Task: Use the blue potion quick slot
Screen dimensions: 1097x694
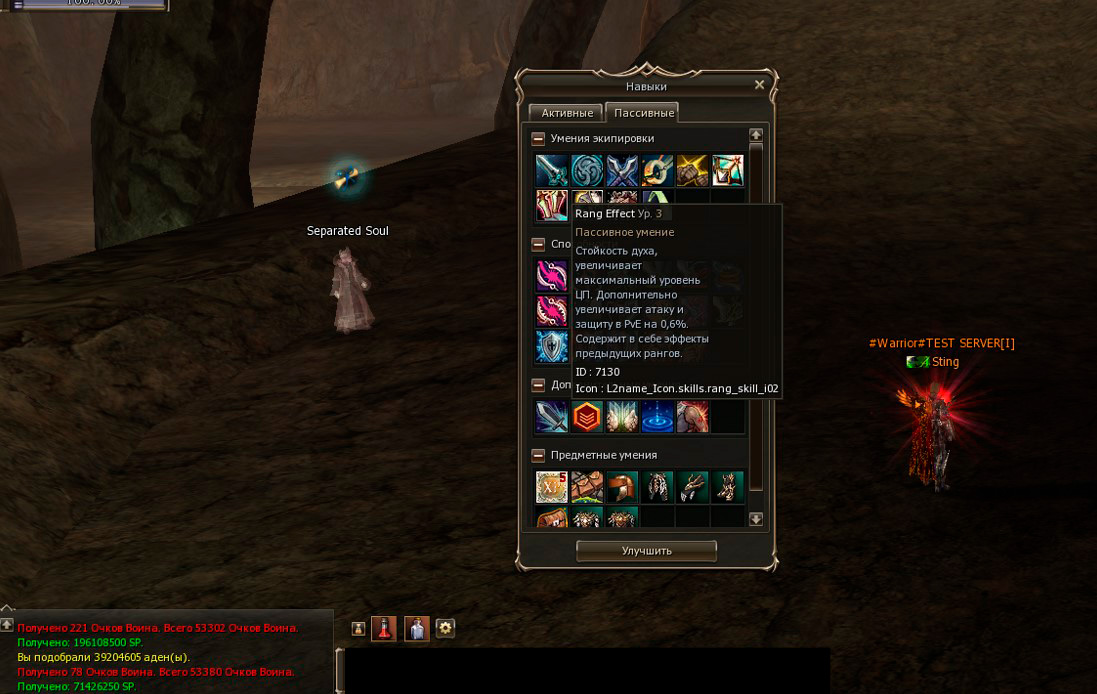Action: point(417,628)
